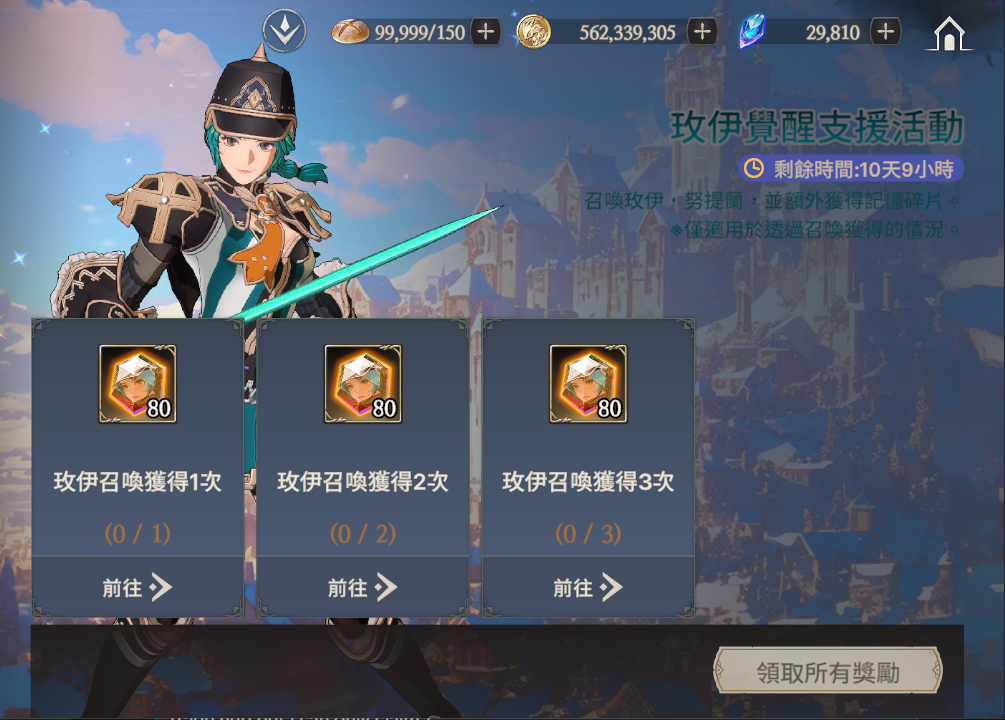1005x720 pixels.
Task: Go to the 玫伊召喚獲得3次 mission
Action: 588,587
